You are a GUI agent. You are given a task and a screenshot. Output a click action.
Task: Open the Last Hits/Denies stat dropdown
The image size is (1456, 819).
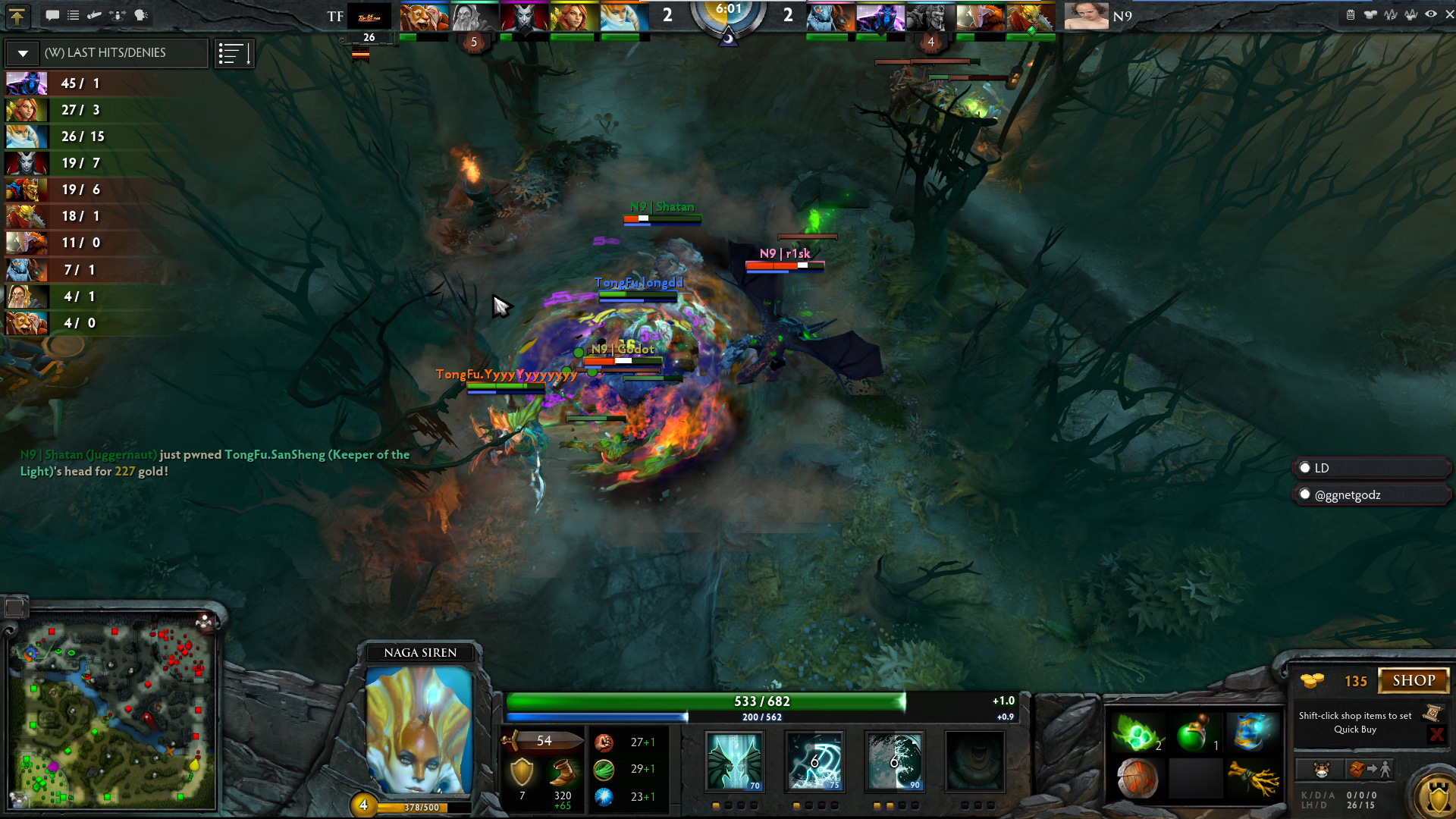click(x=24, y=53)
